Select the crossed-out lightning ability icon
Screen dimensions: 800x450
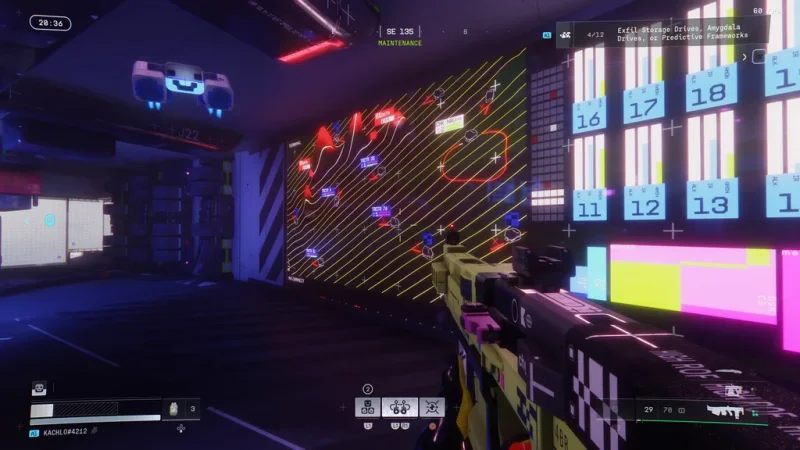[433, 407]
